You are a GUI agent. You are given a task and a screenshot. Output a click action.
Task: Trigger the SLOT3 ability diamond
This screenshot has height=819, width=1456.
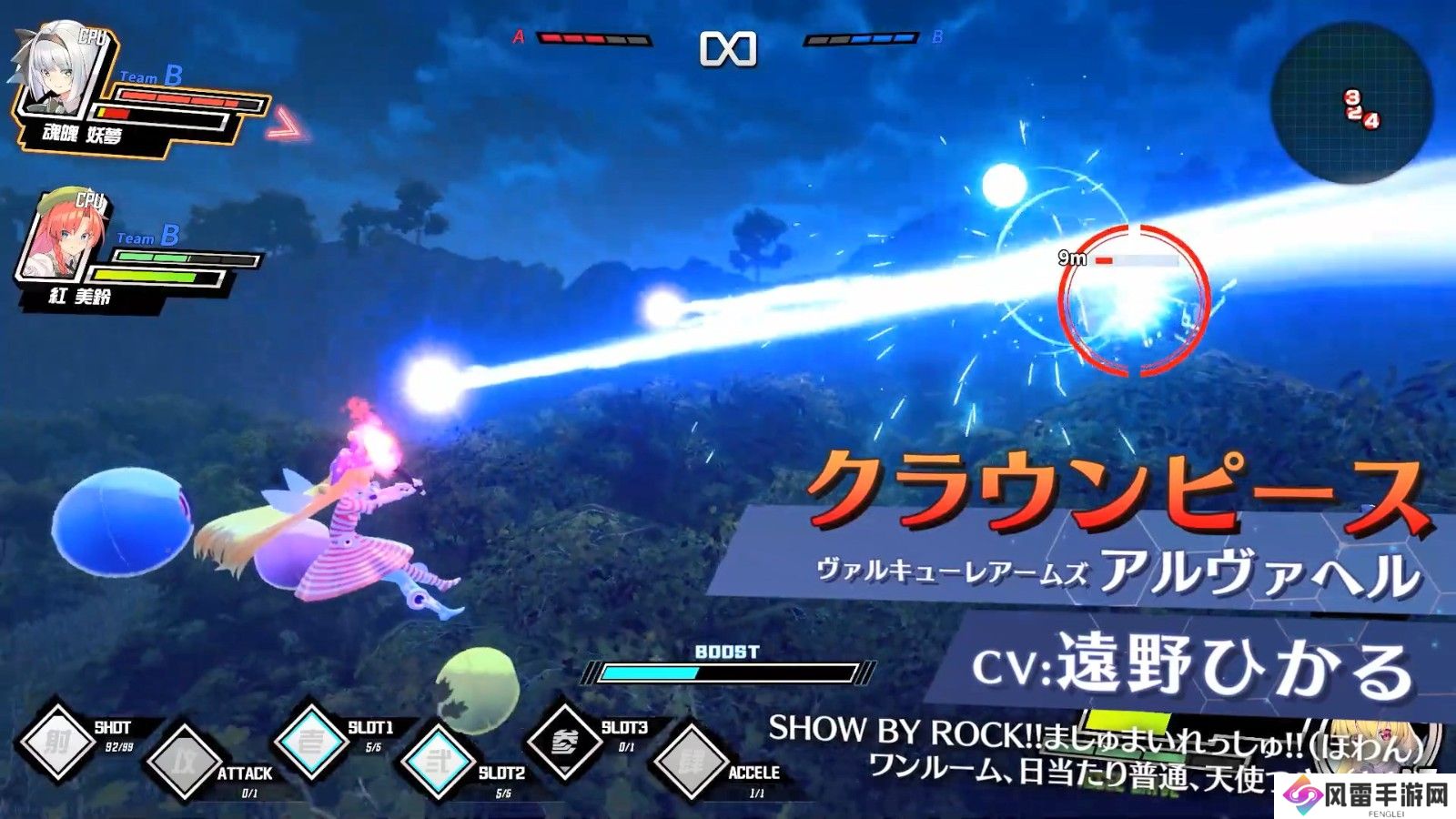click(x=565, y=742)
